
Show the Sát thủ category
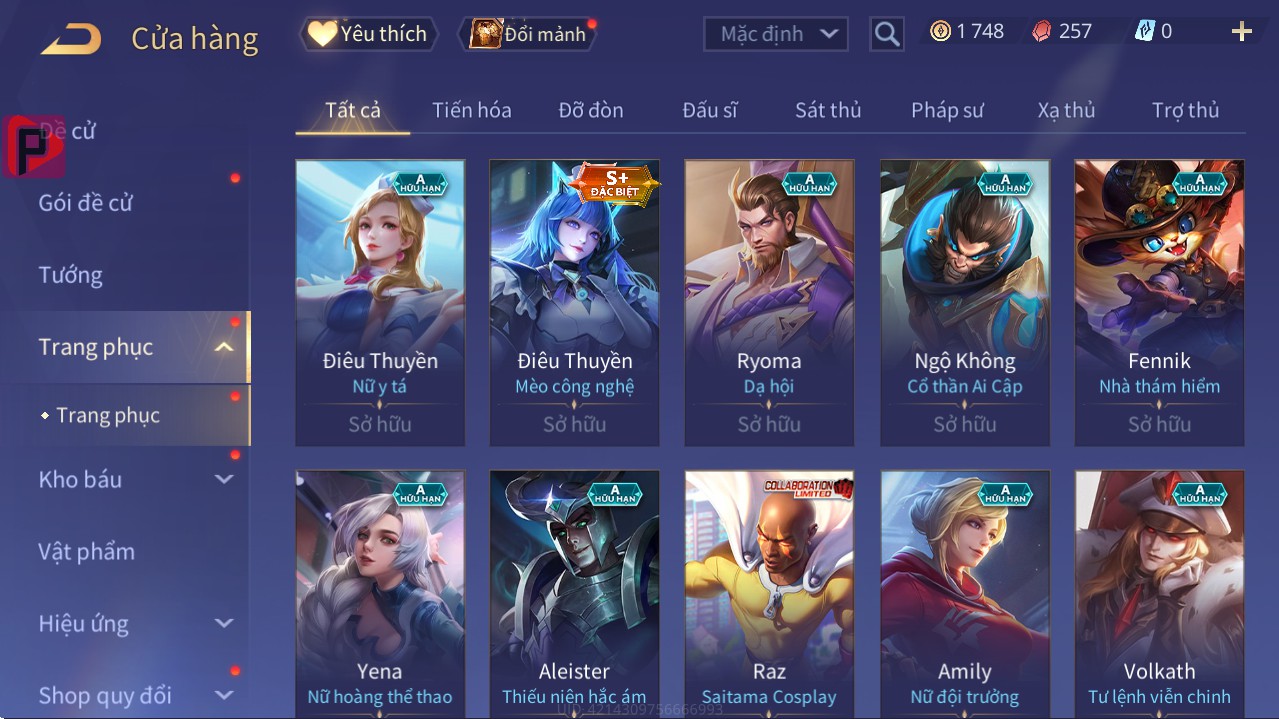pyautogui.click(x=827, y=110)
